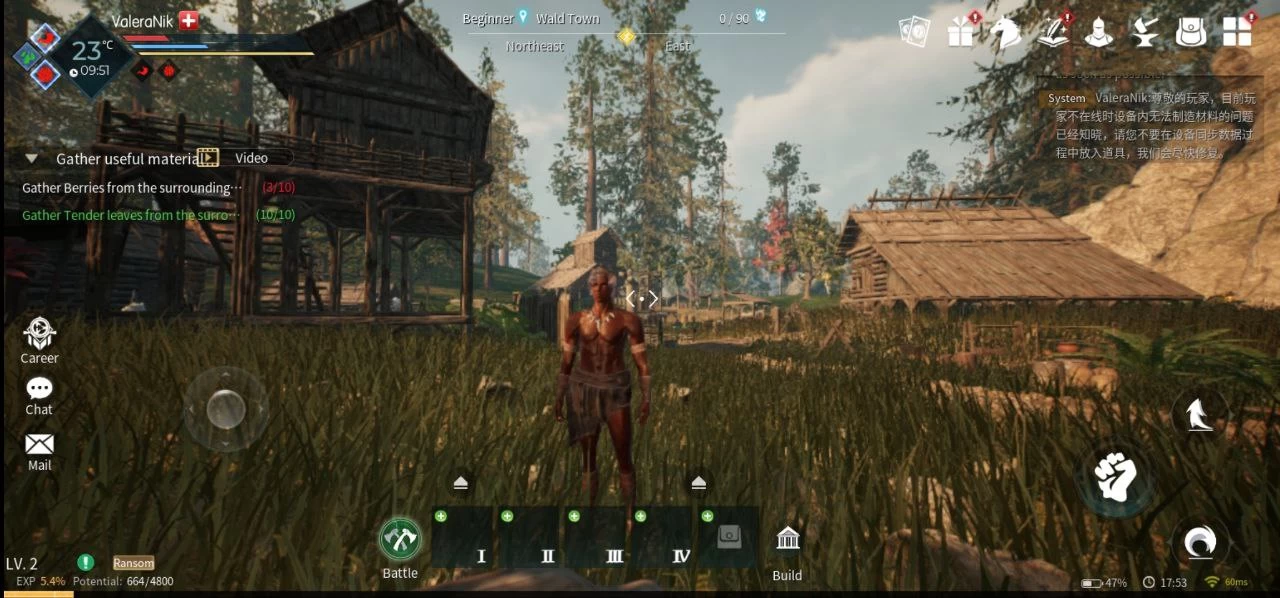
Task: Attack with the fist button
Action: (x=1115, y=477)
